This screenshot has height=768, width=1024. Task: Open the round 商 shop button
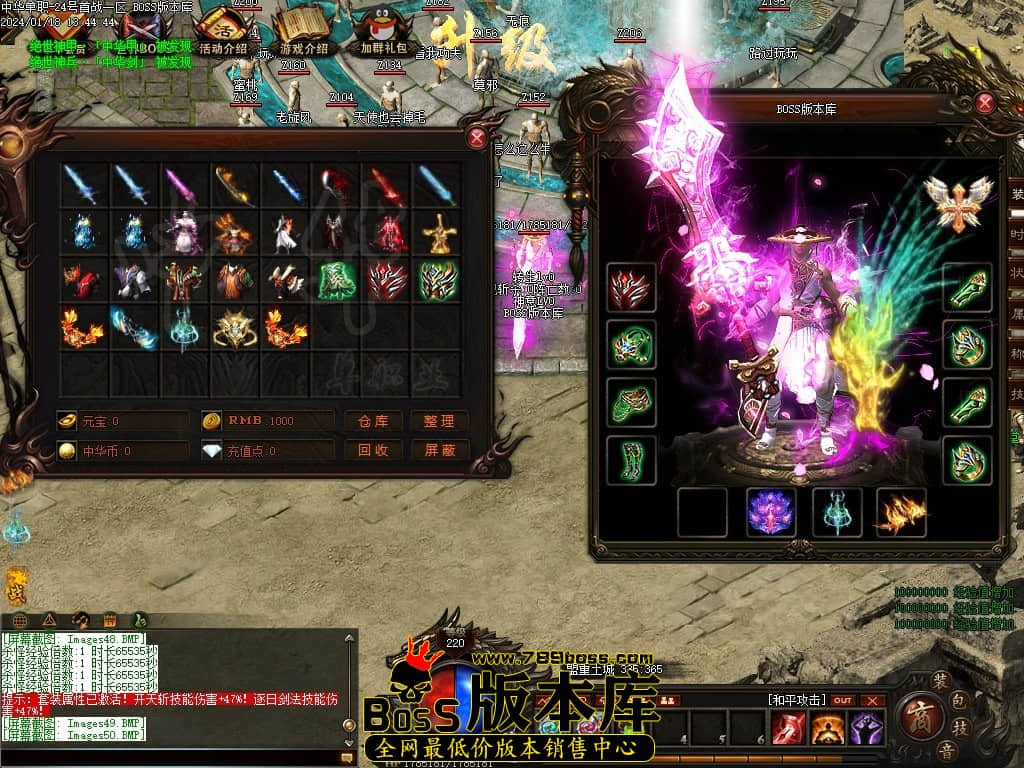pos(915,715)
